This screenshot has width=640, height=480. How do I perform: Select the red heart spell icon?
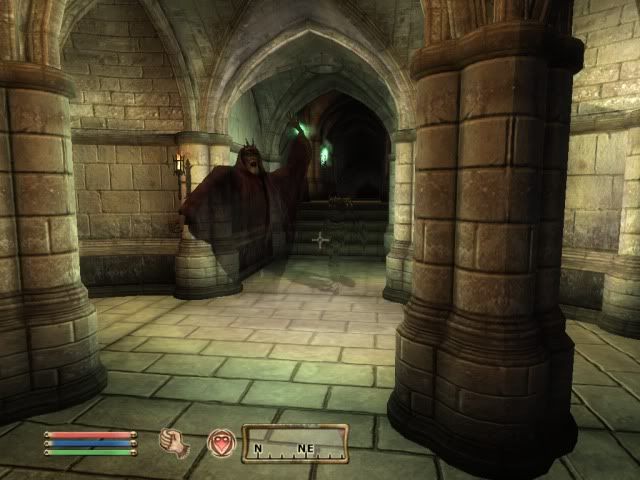coord(221,442)
